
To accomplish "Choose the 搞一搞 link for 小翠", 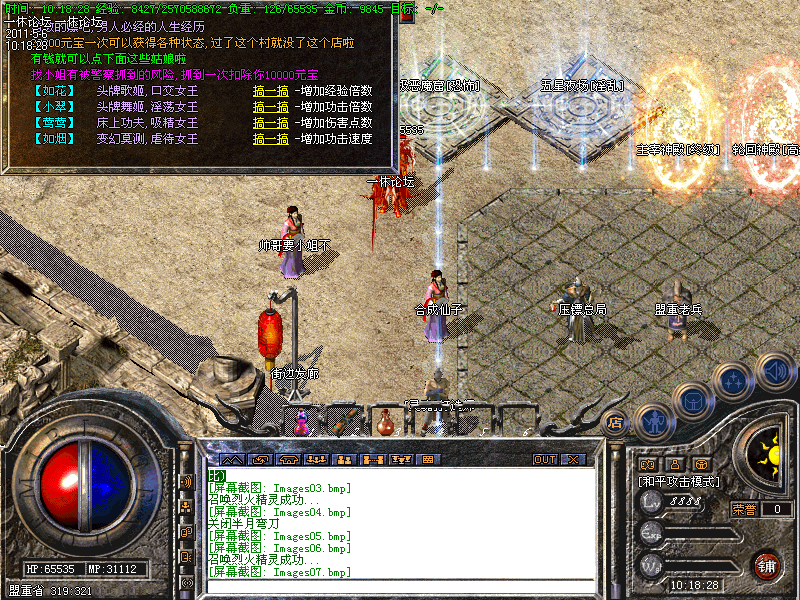I will [x=271, y=106].
